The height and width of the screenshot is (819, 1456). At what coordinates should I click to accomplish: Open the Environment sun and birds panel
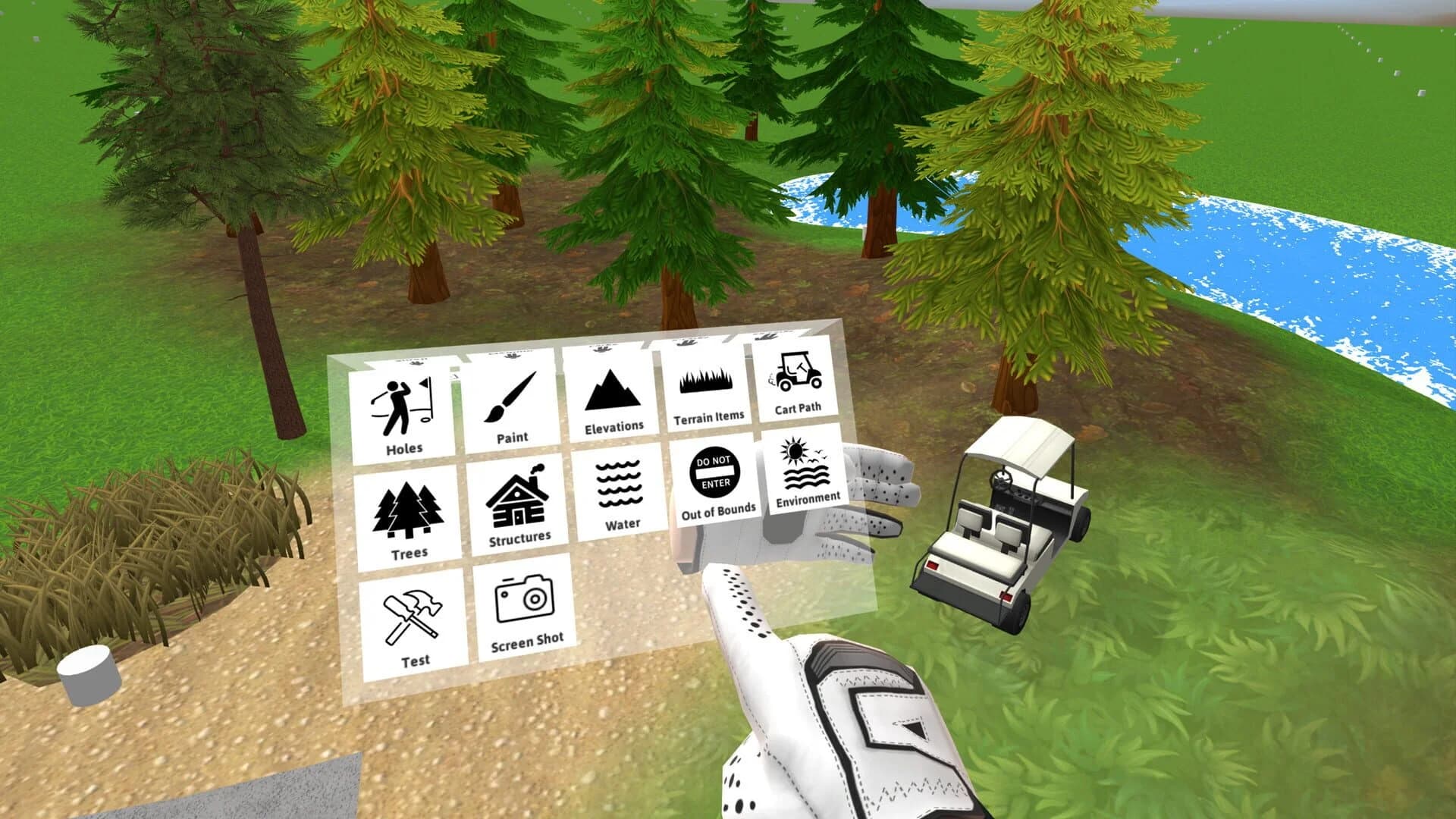(x=804, y=470)
